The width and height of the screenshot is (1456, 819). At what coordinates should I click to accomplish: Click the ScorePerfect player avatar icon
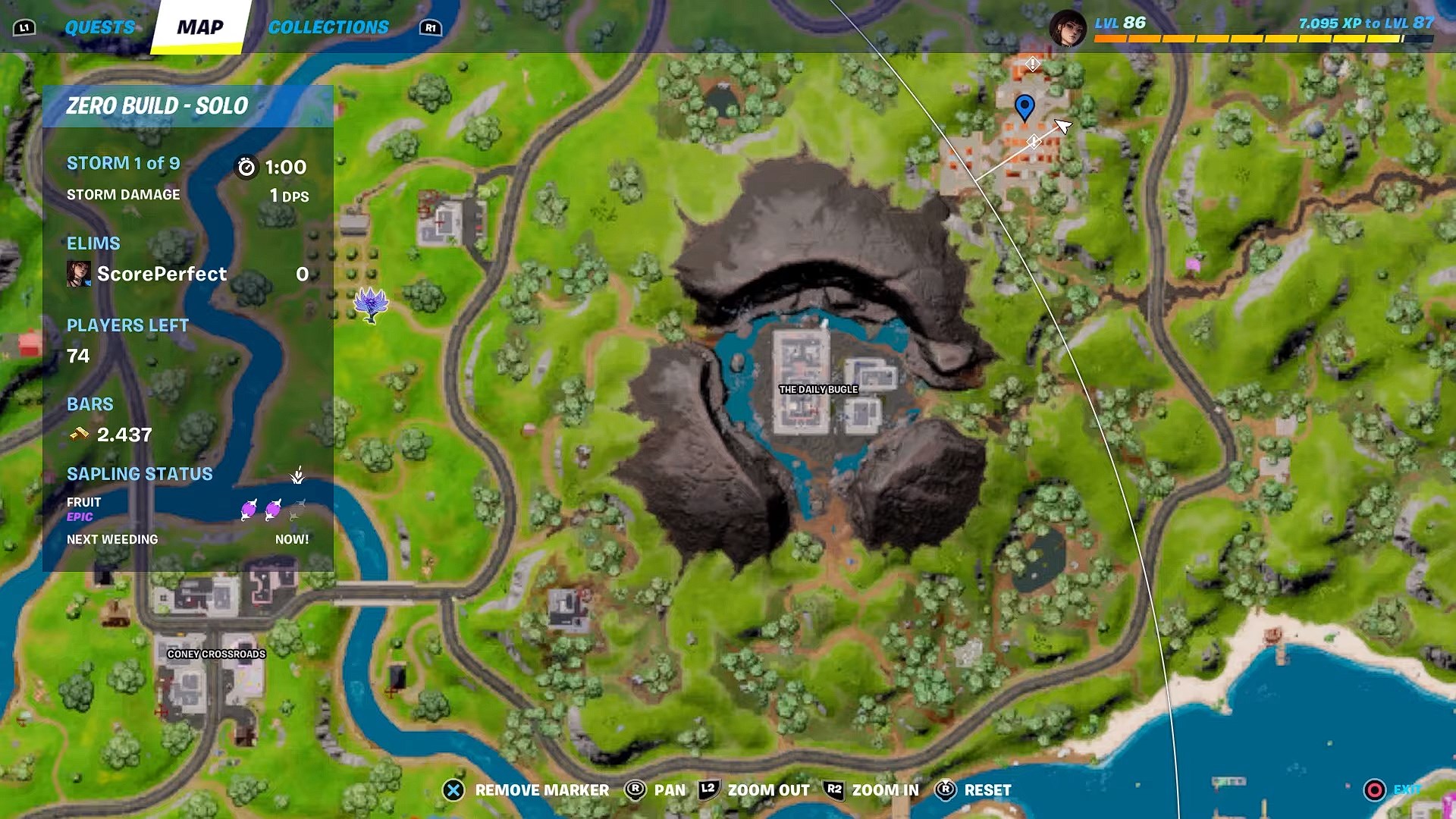[78, 274]
